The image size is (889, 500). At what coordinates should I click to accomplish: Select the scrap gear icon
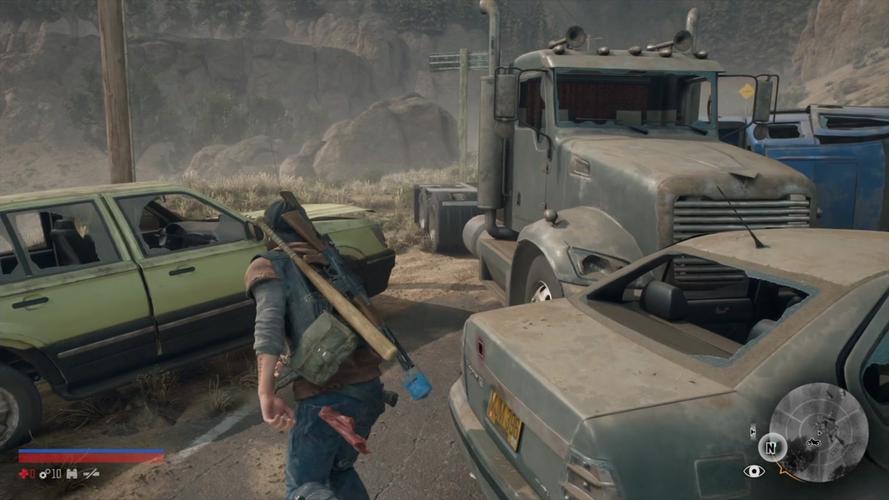click(45, 473)
